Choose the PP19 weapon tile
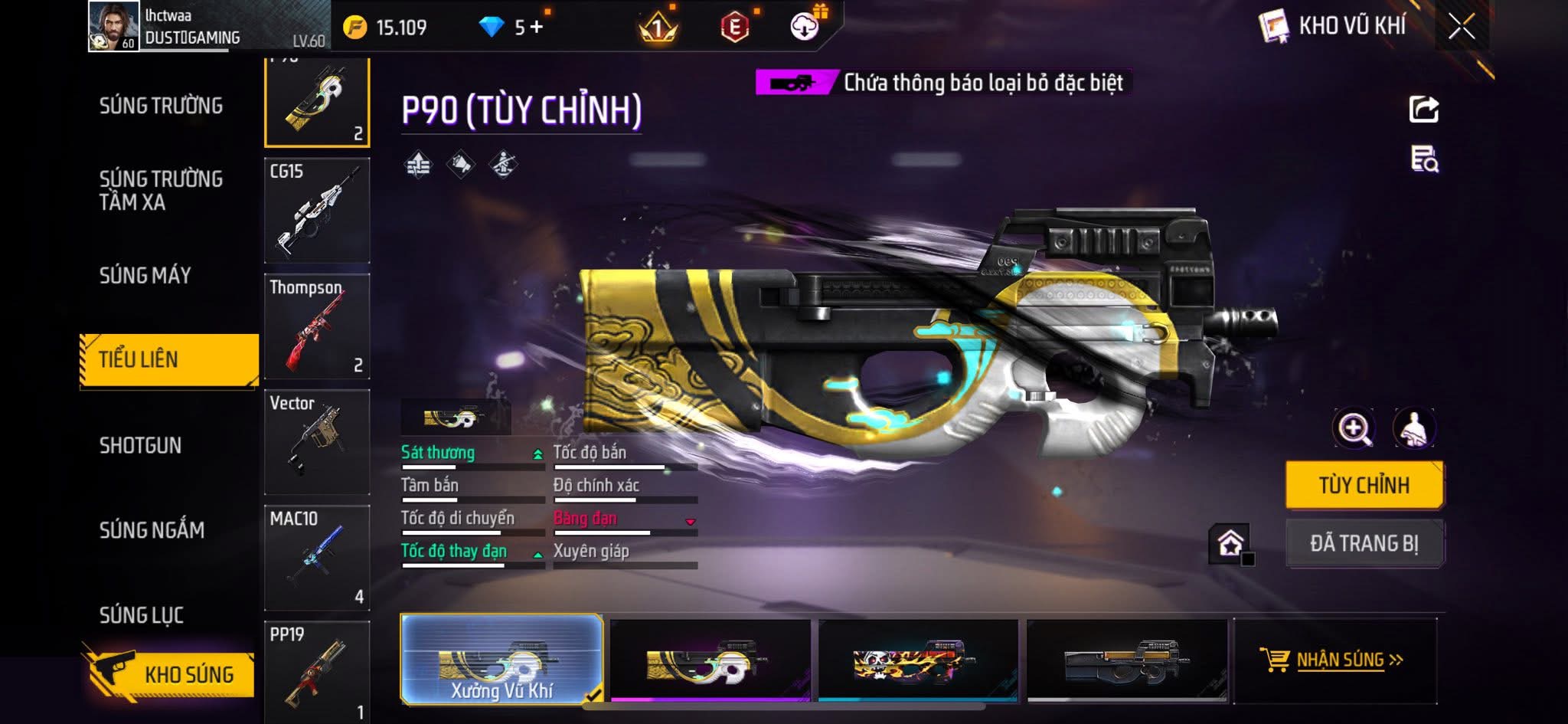This screenshot has height=724, width=1568. [x=317, y=671]
